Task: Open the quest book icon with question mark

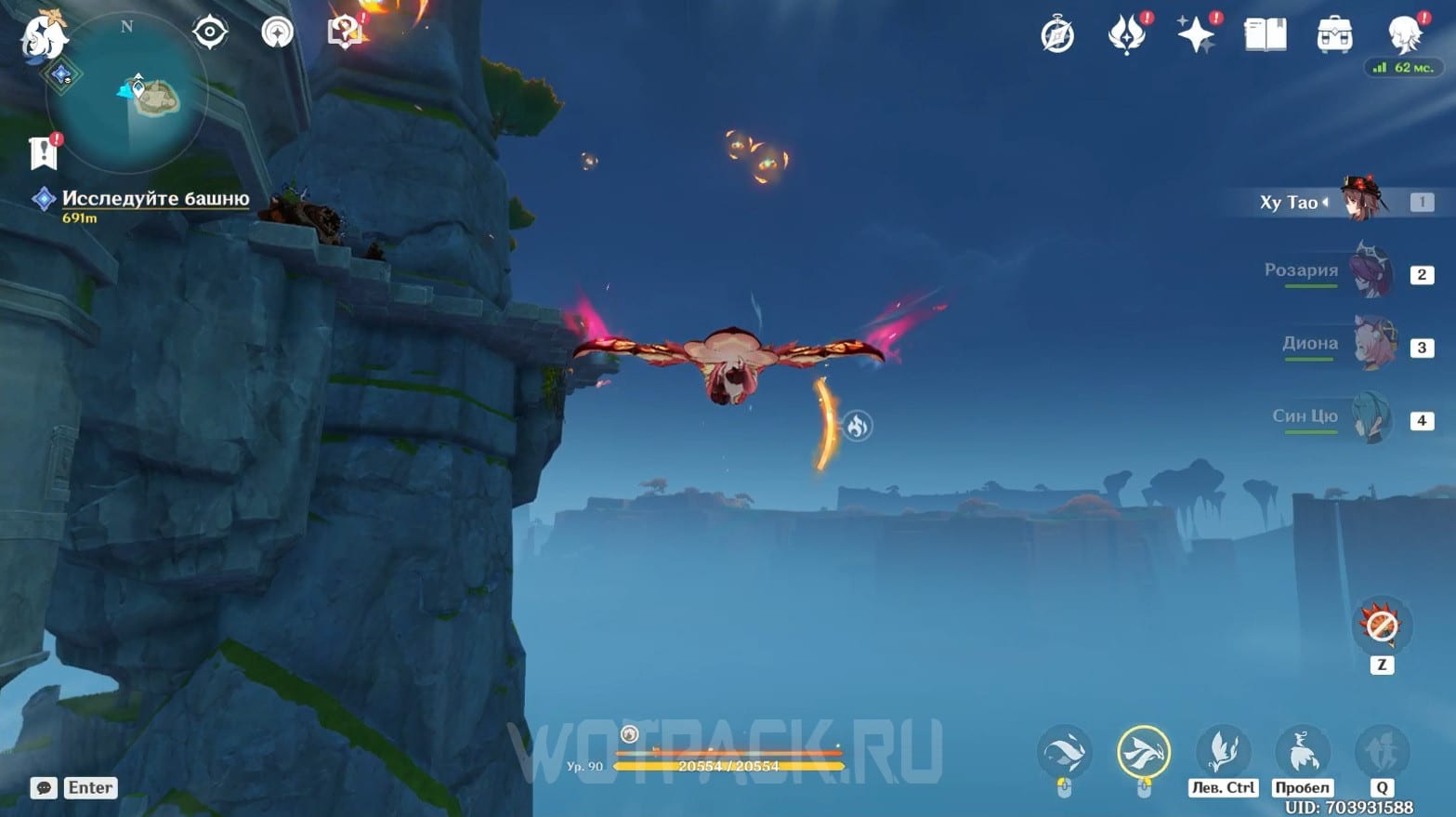Action: pyautogui.click(x=345, y=33)
